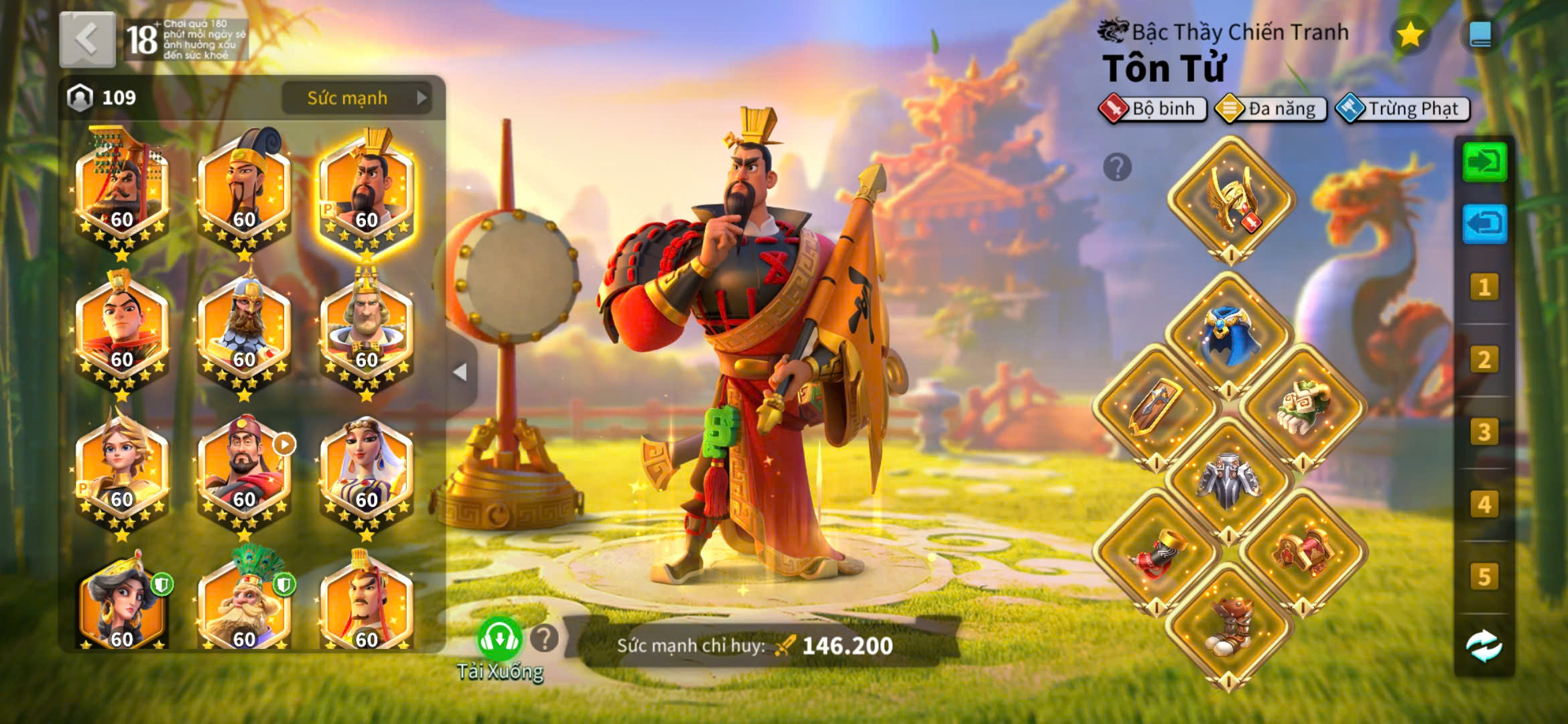This screenshot has height=724, width=1568.
Task: Tap the Tải Xuống download button
Action: click(x=499, y=640)
